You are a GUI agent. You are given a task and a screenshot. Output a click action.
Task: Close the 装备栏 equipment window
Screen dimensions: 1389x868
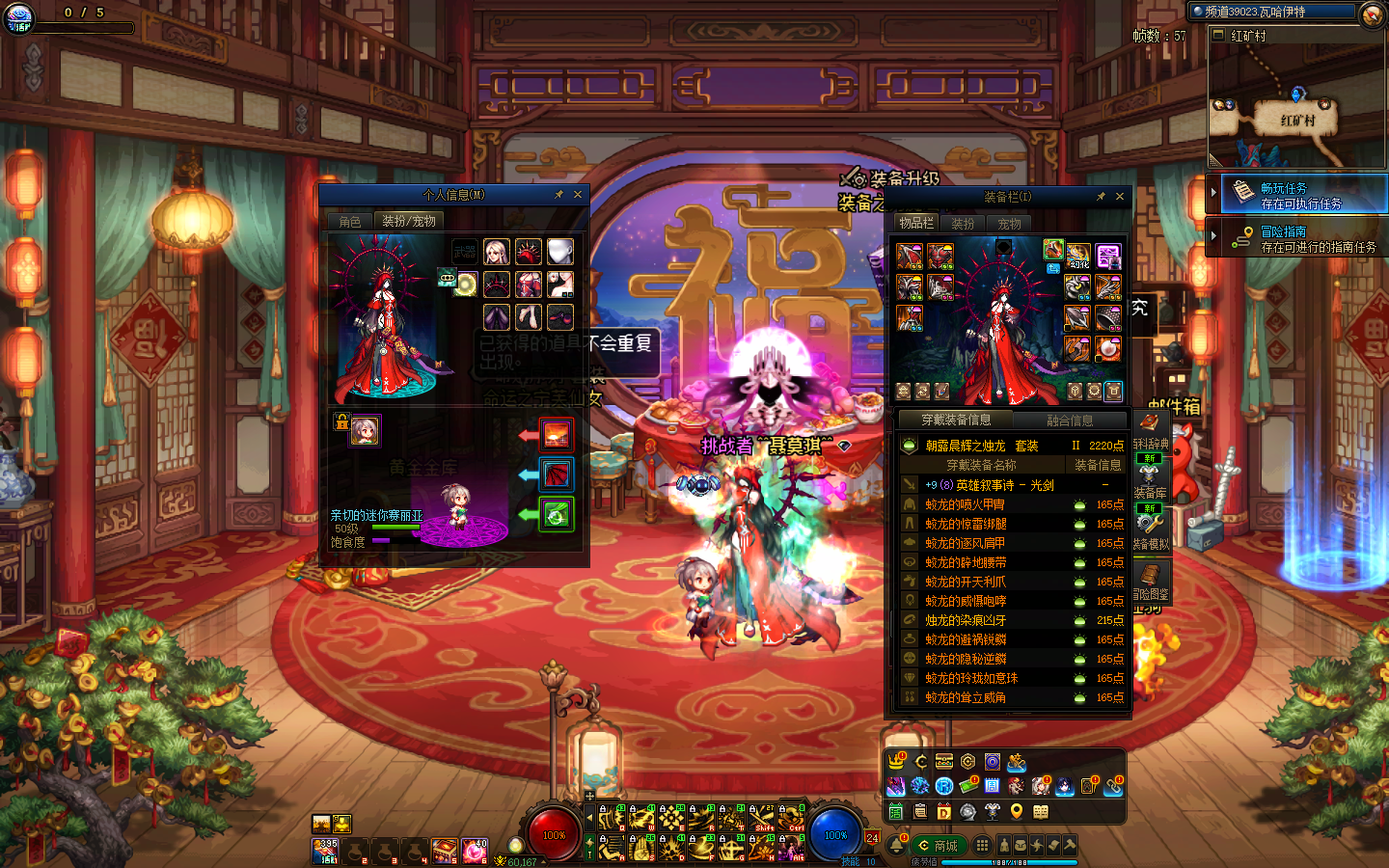click(x=1120, y=197)
